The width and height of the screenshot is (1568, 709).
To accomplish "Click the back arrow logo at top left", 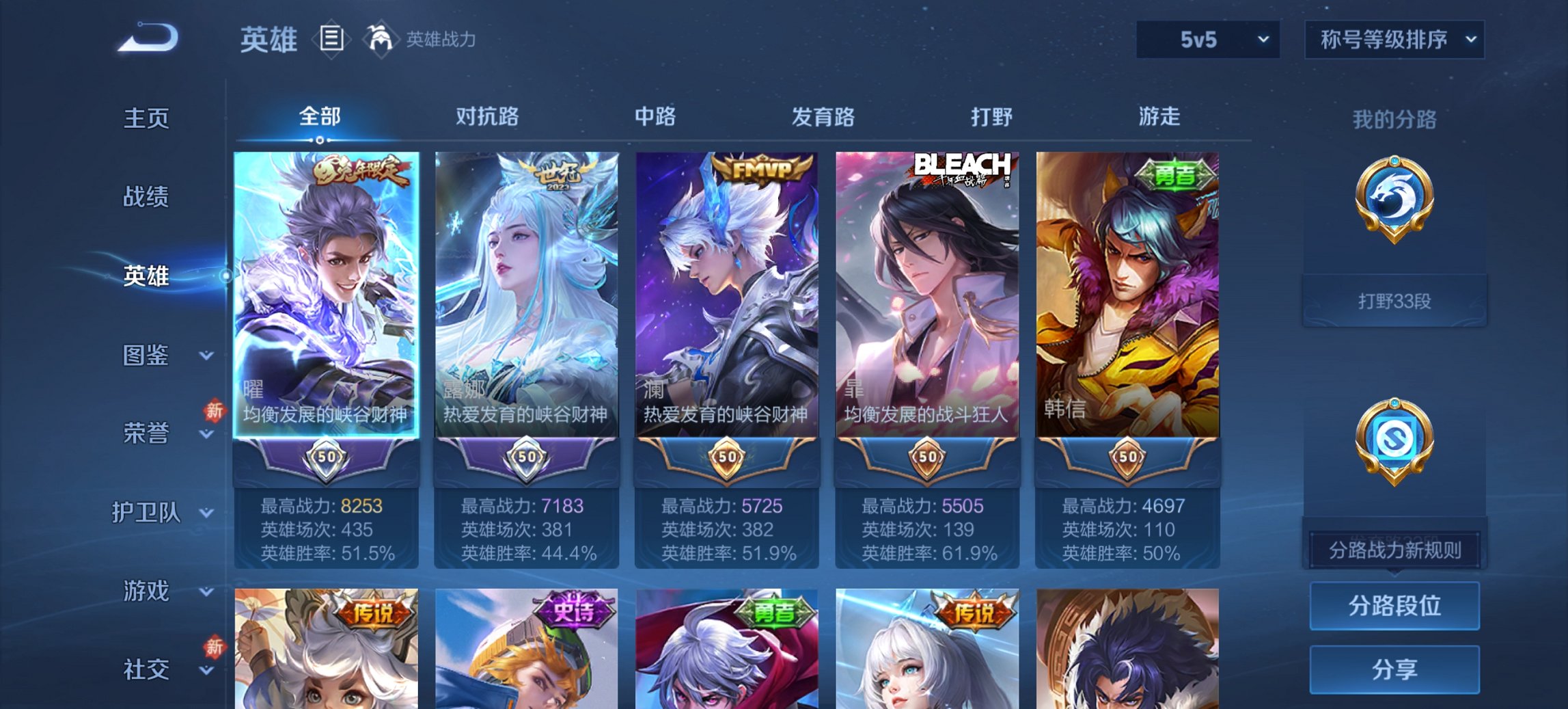I will pyautogui.click(x=147, y=38).
